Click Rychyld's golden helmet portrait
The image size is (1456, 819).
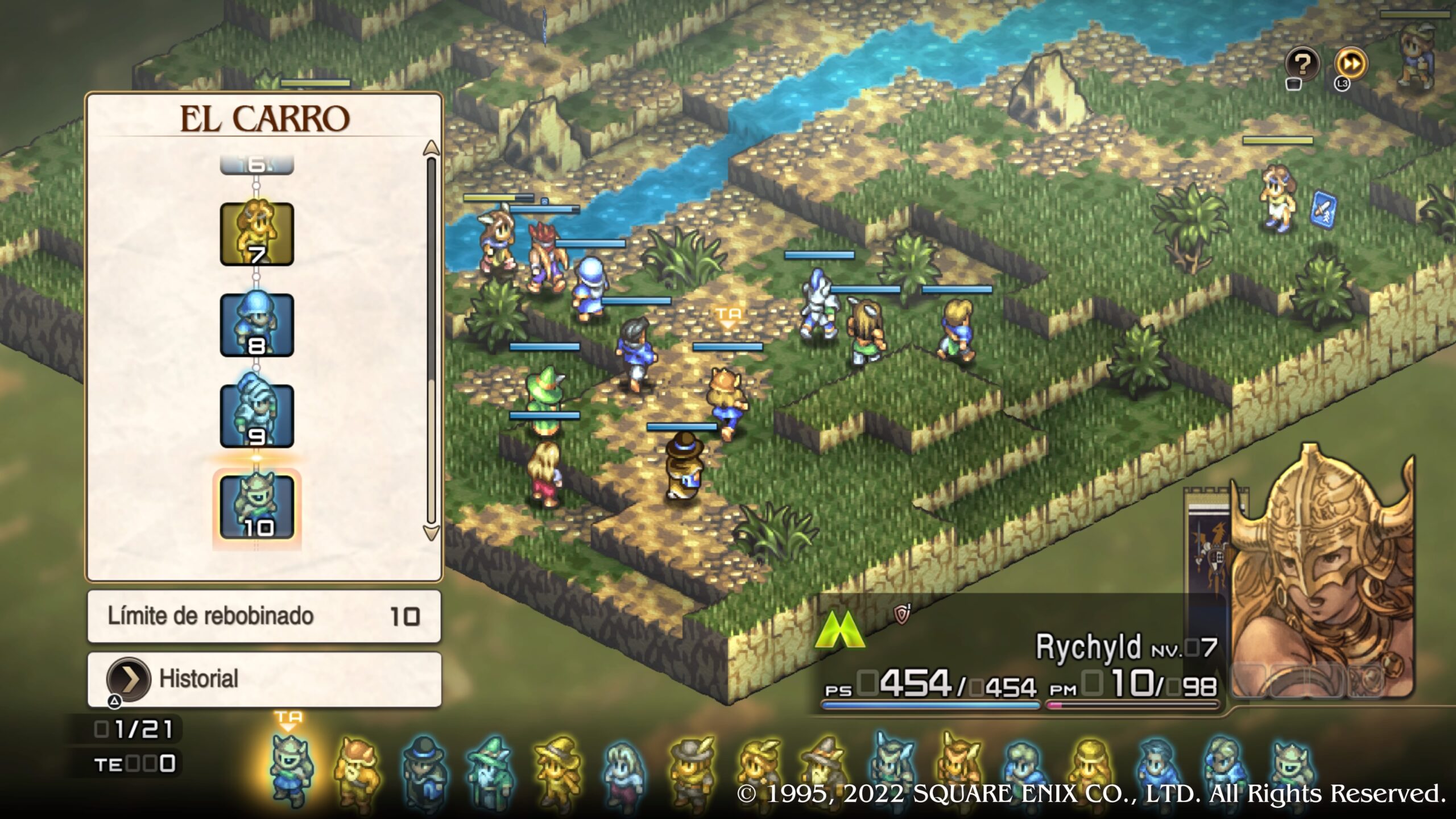[x=1319, y=569]
